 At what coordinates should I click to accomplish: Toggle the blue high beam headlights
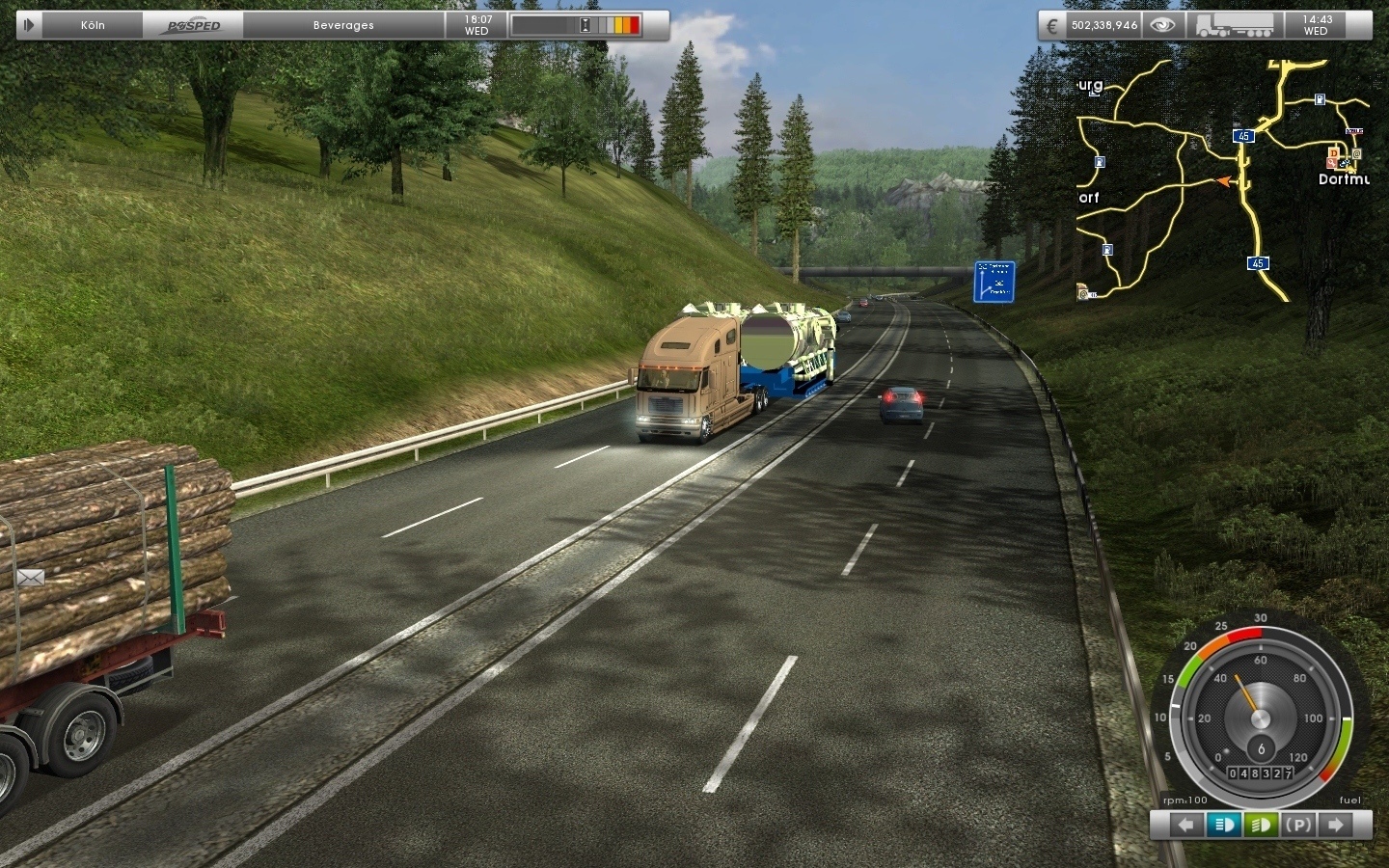pyautogui.click(x=1224, y=825)
